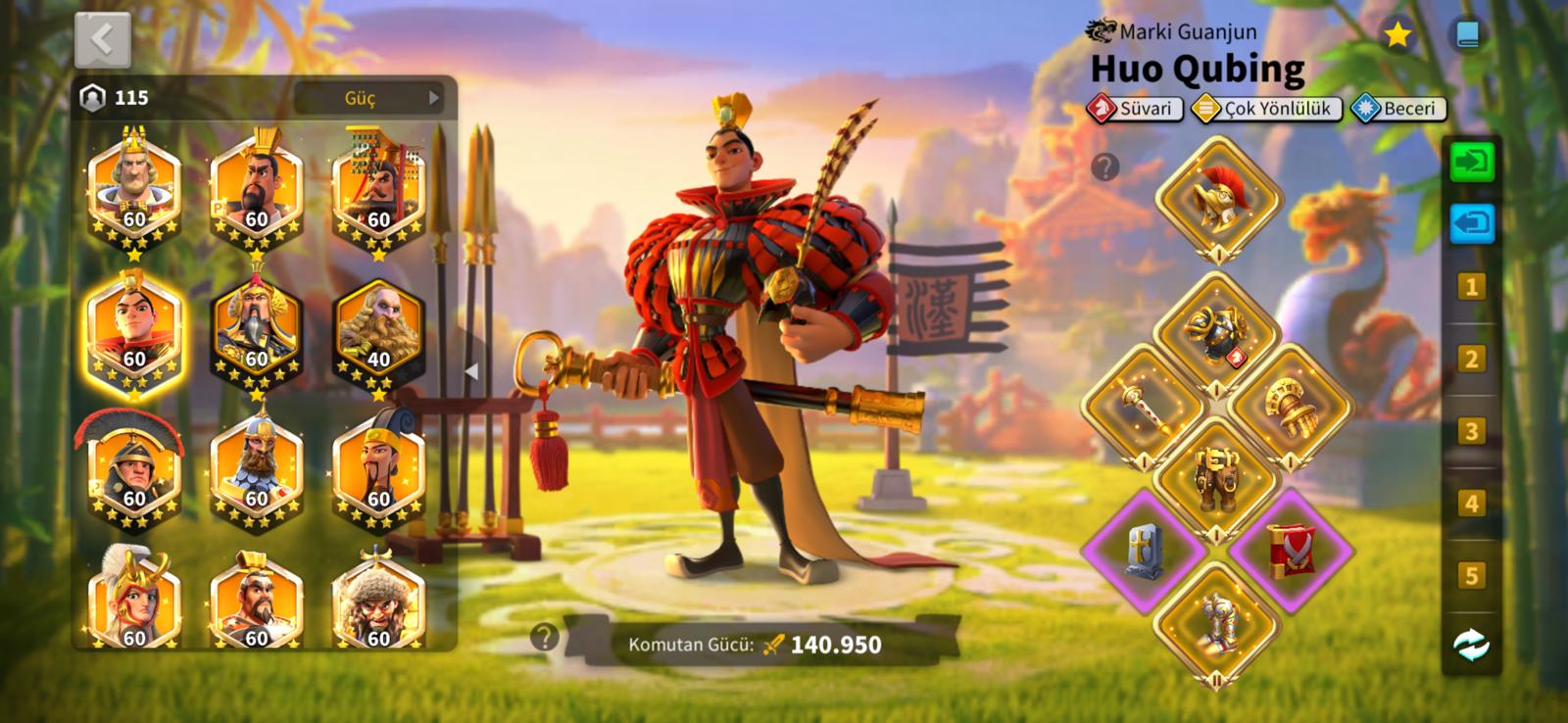
Task: Select the Roman red-plumed helmet commander
Action: [134, 470]
